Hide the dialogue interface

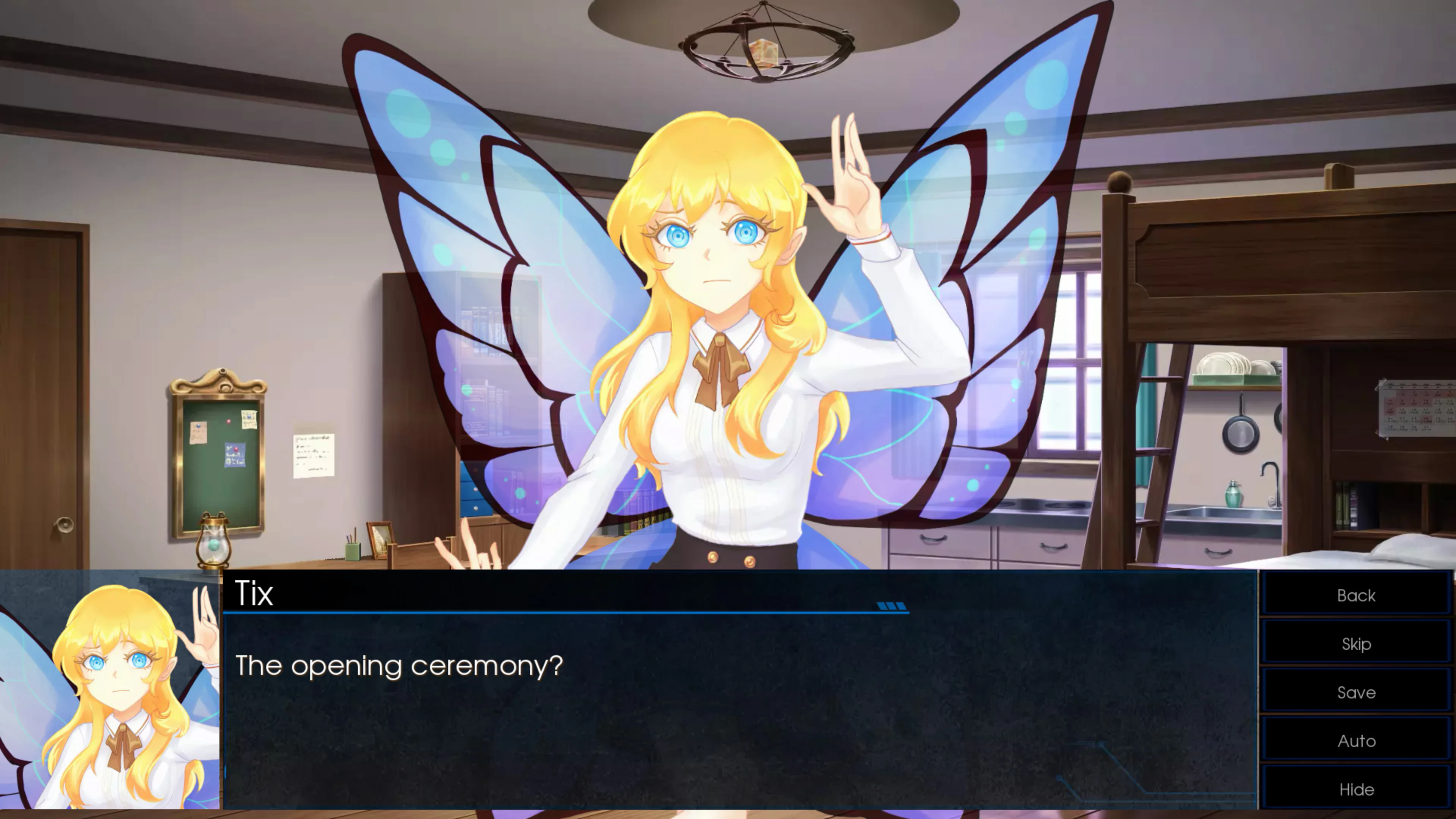point(1356,789)
